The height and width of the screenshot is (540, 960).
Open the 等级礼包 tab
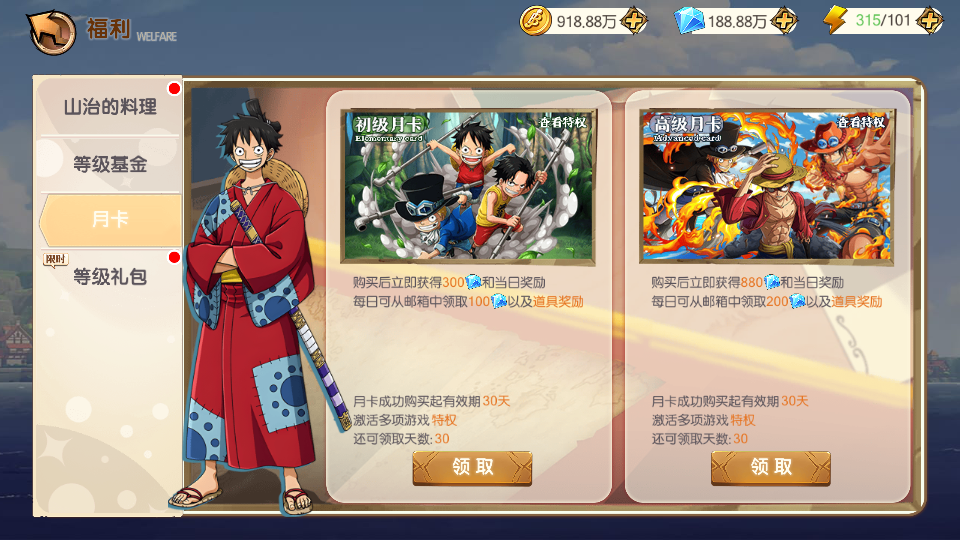point(110,276)
